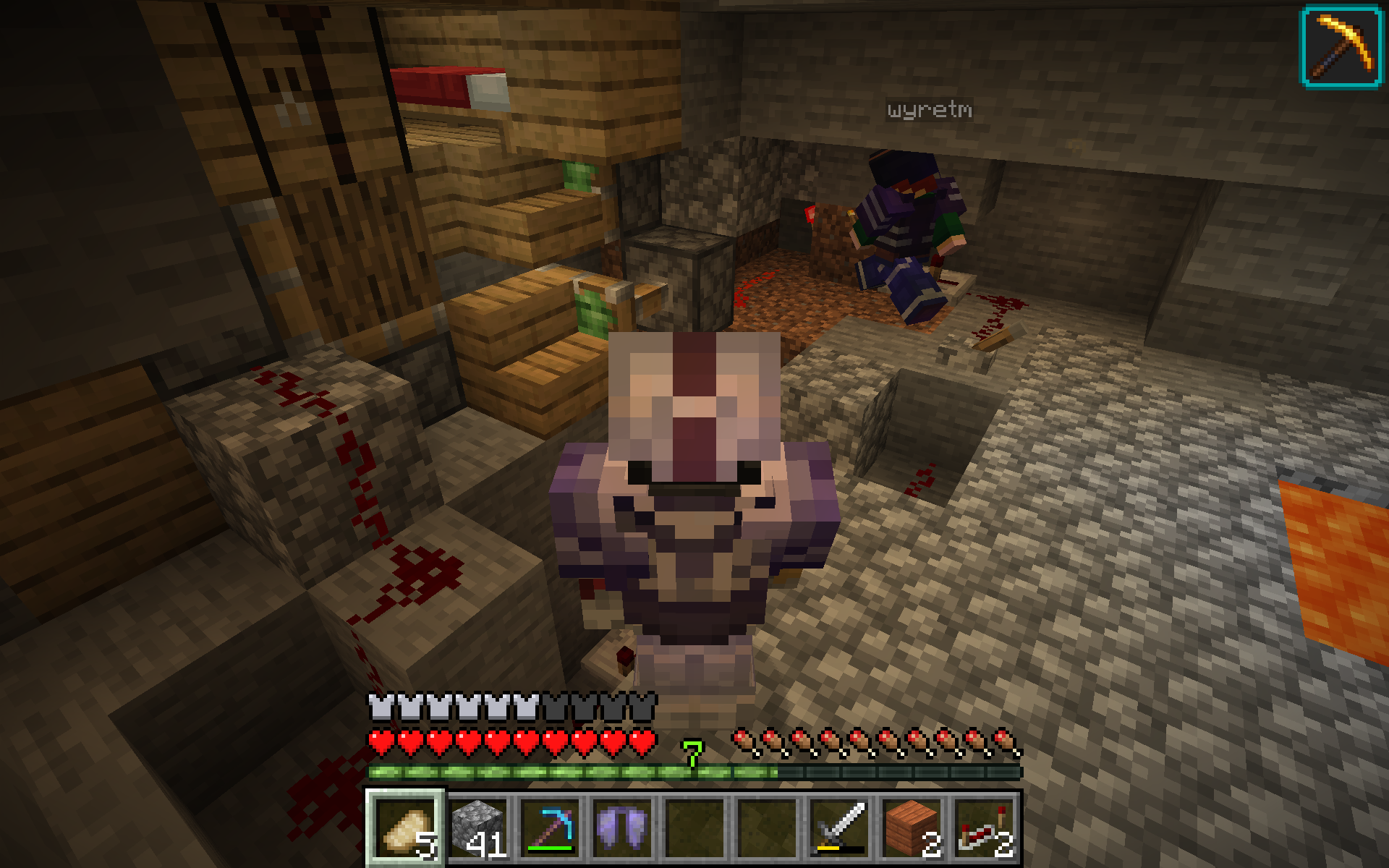The height and width of the screenshot is (868, 1389).
Task: Select the purple elytra wings slot
Action: point(622,827)
